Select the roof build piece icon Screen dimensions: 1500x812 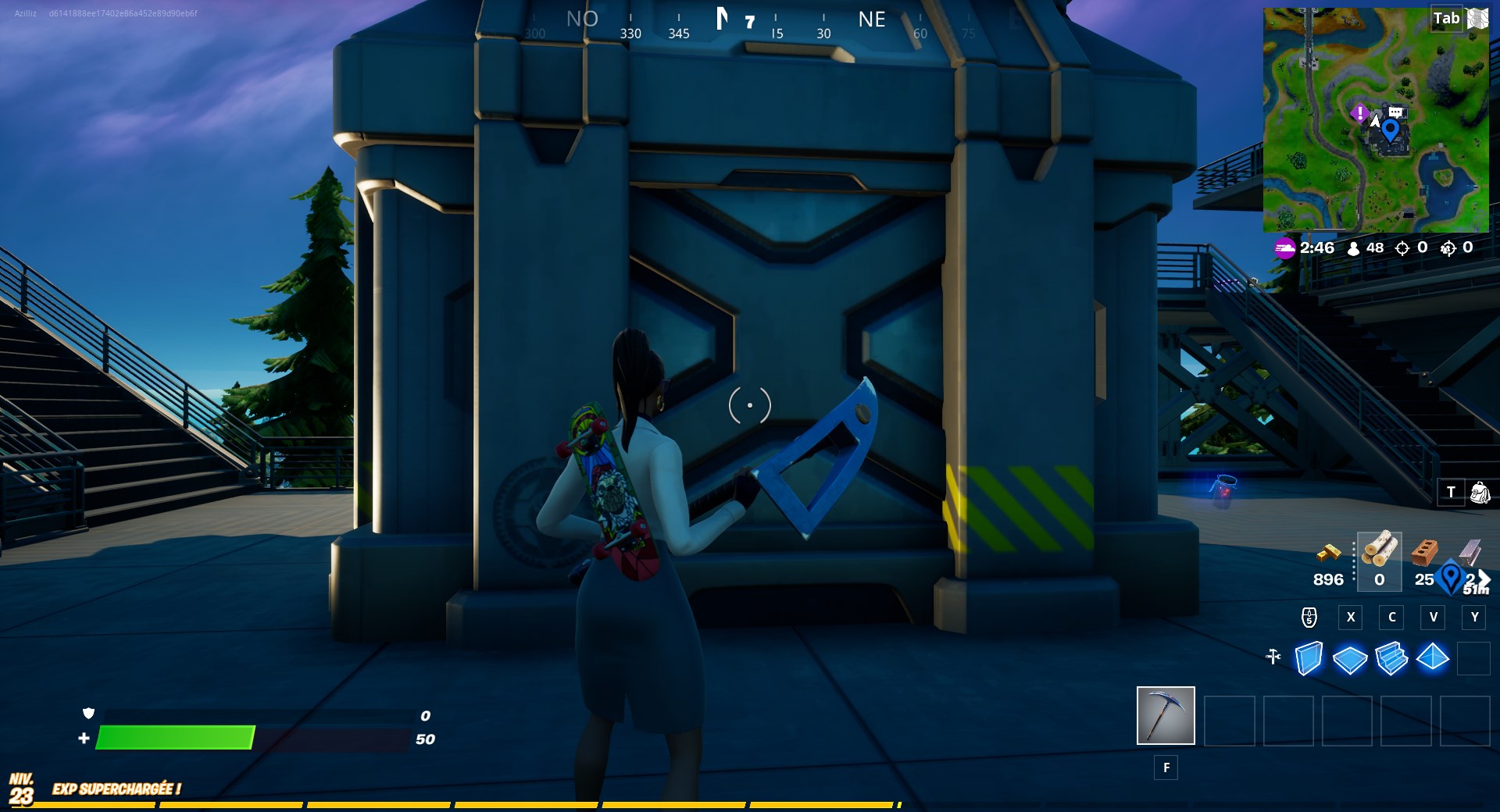pyautogui.click(x=1433, y=658)
